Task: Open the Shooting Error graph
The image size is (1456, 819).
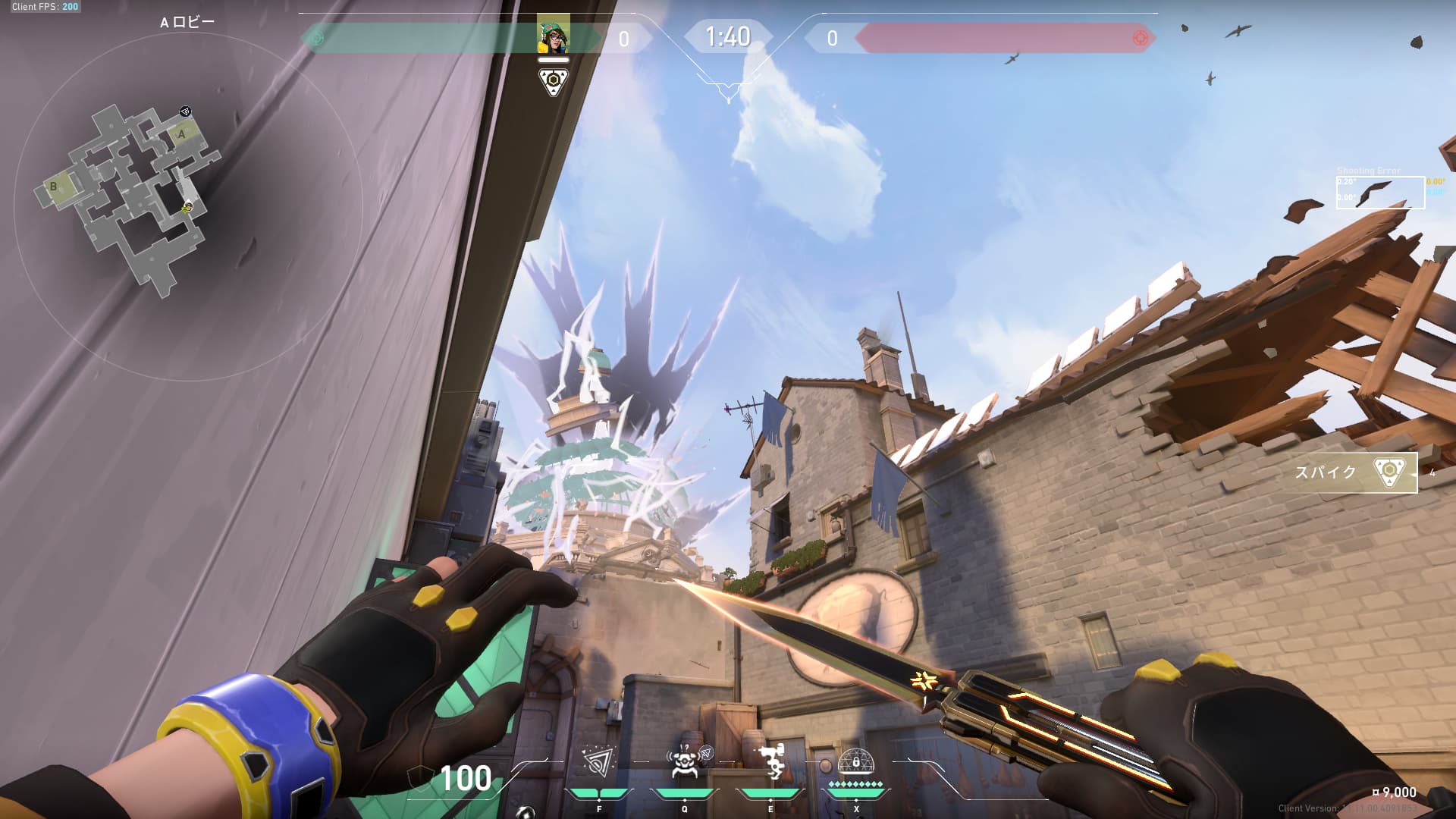Action: tap(1379, 193)
